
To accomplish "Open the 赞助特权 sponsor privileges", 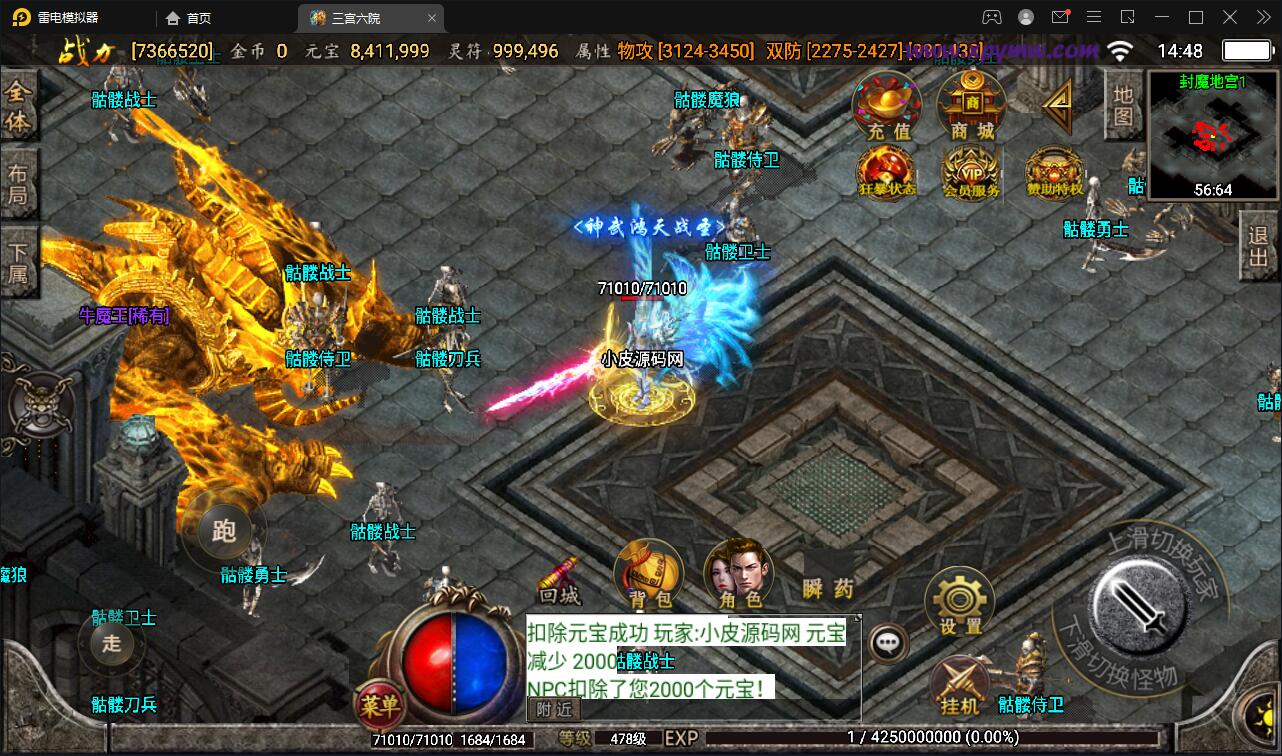I will (x=1054, y=173).
